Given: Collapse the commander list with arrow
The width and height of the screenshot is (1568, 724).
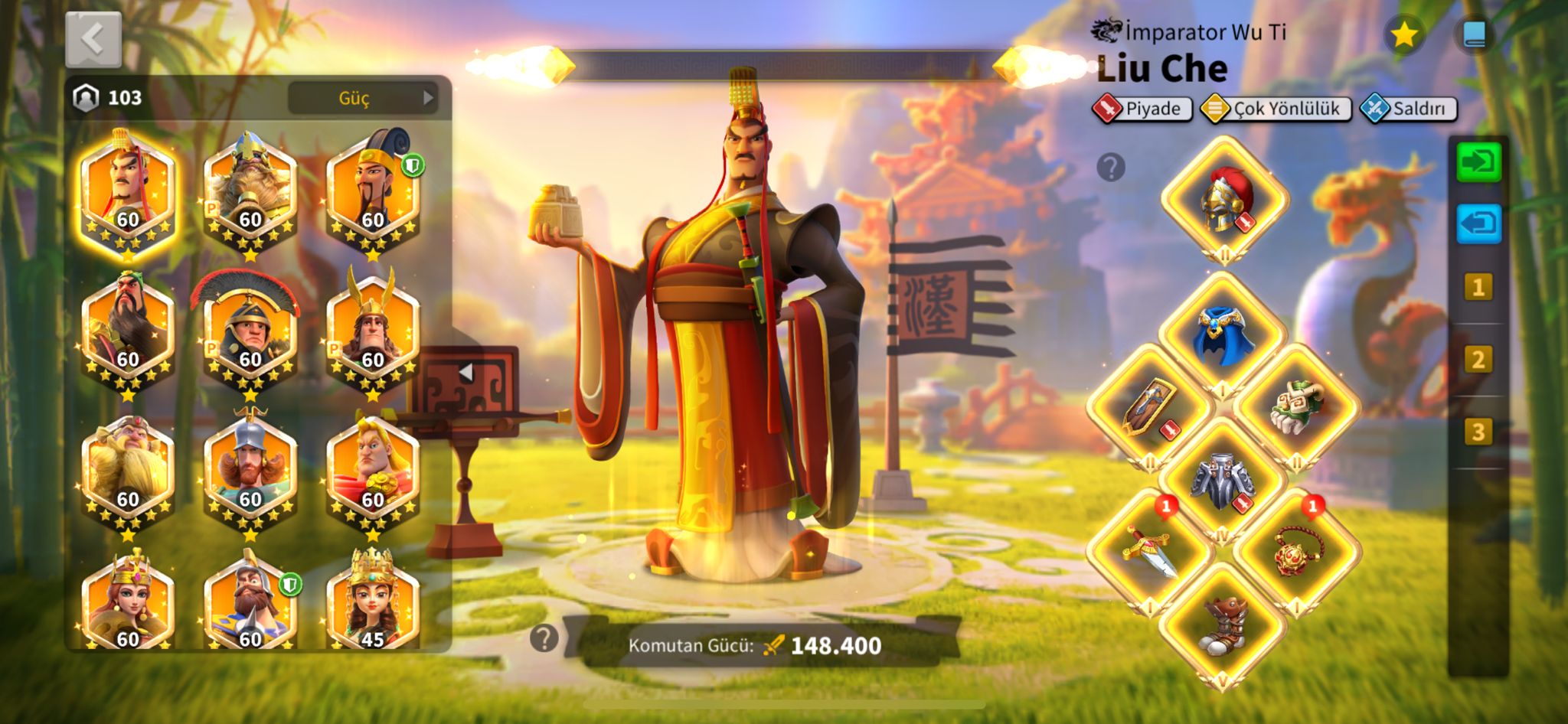Looking at the screenshot, I should coord(465,373).
